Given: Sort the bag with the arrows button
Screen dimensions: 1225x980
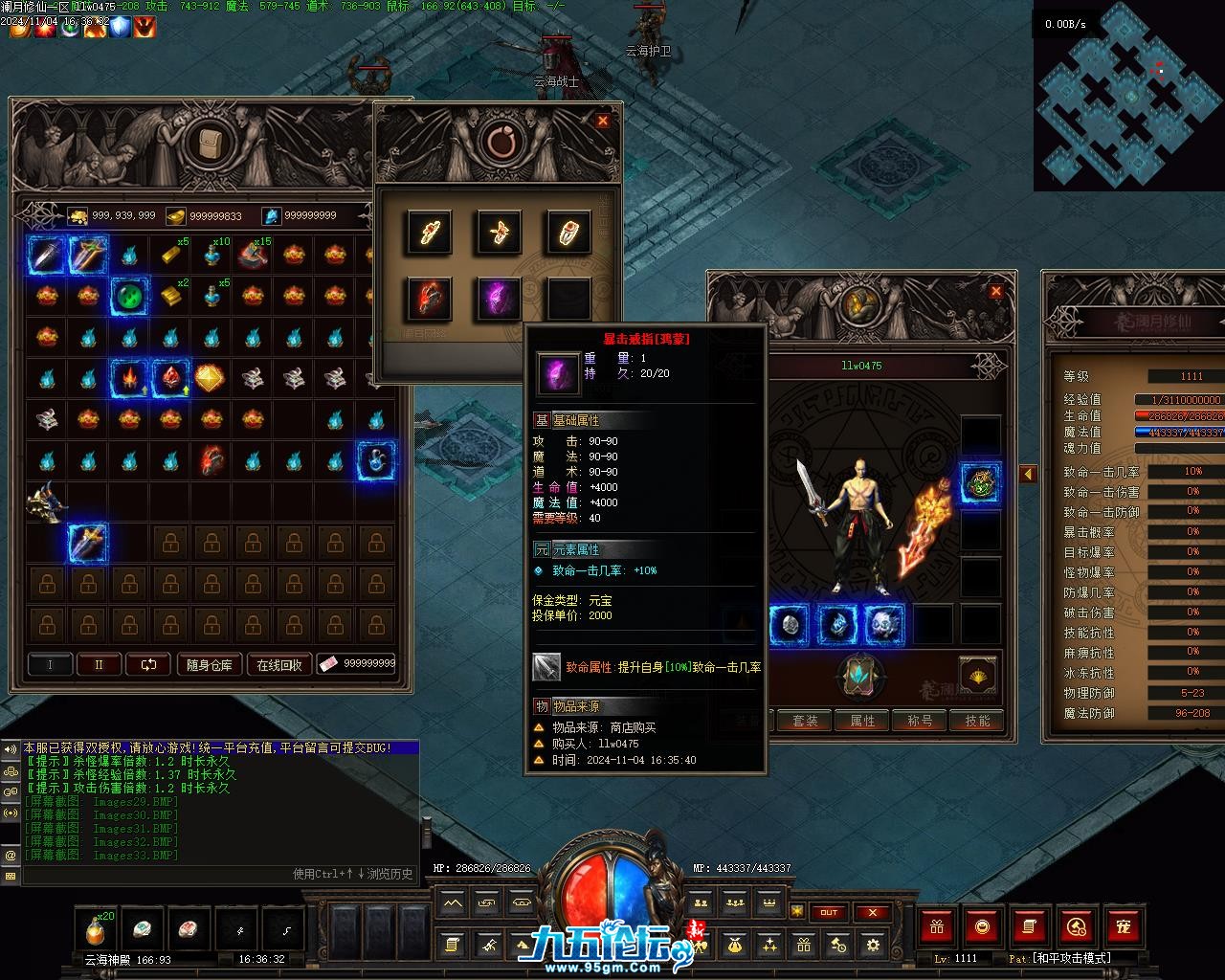Looking at the screenshot, I should coord(148,664).
